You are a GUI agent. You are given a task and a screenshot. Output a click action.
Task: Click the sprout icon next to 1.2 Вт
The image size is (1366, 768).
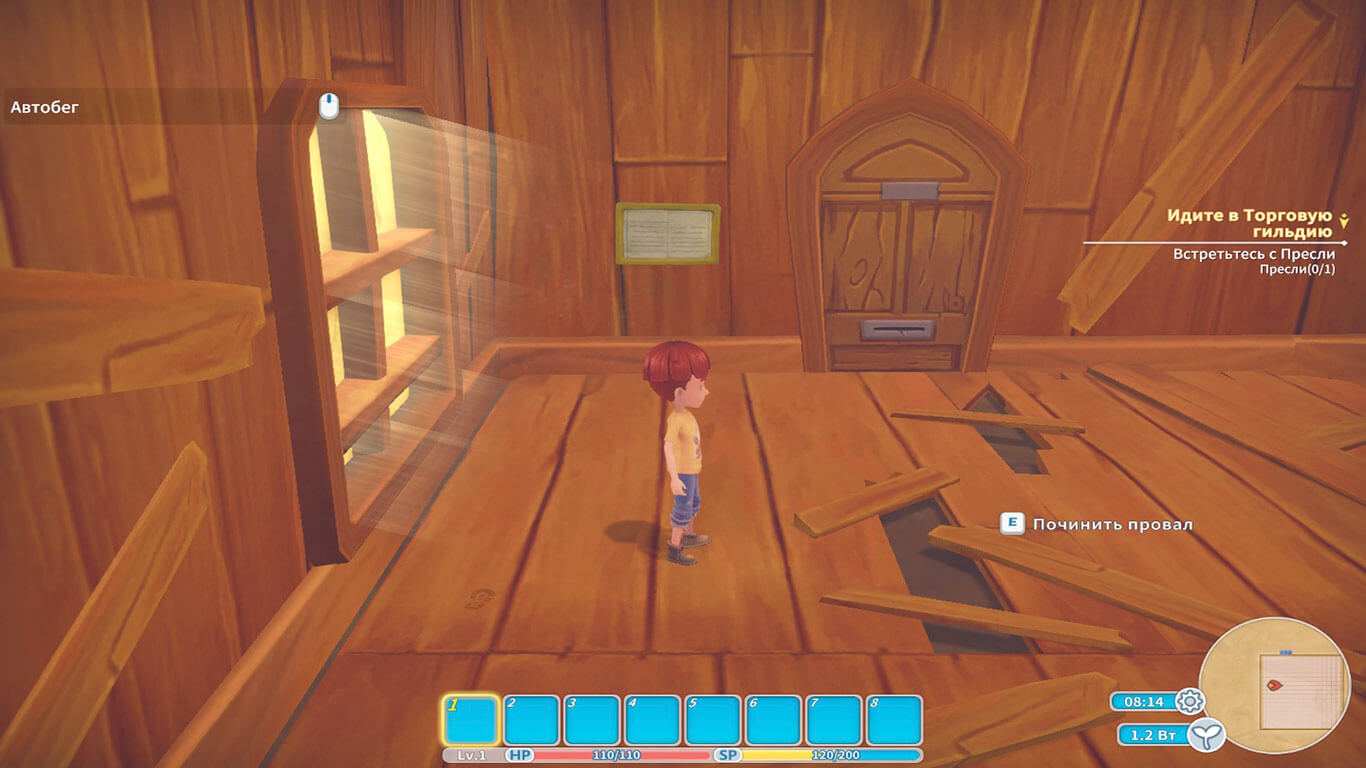coord(1212,735)
